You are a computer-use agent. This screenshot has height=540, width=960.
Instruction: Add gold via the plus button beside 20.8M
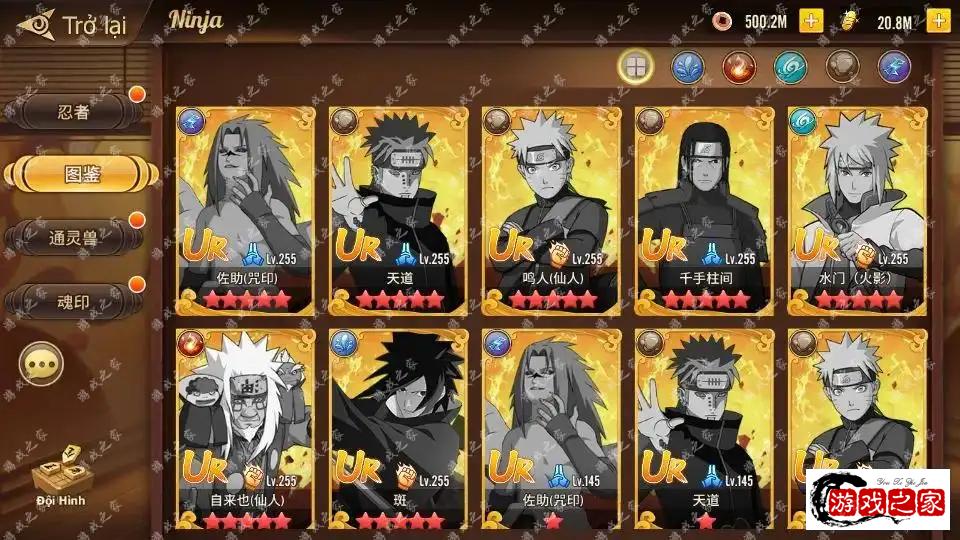[938, 21]
